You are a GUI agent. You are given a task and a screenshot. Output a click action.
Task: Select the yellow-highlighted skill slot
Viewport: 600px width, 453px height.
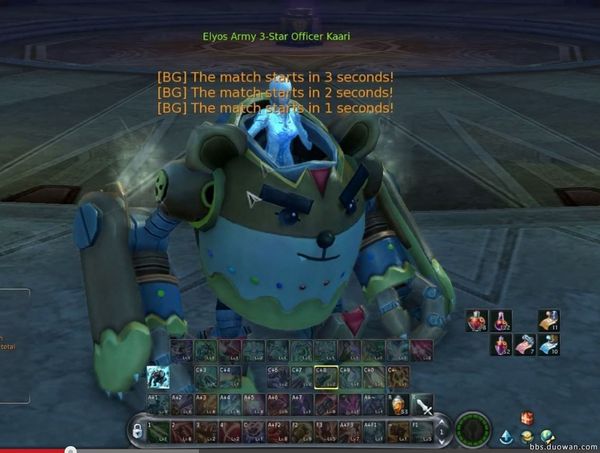(323, 377)
